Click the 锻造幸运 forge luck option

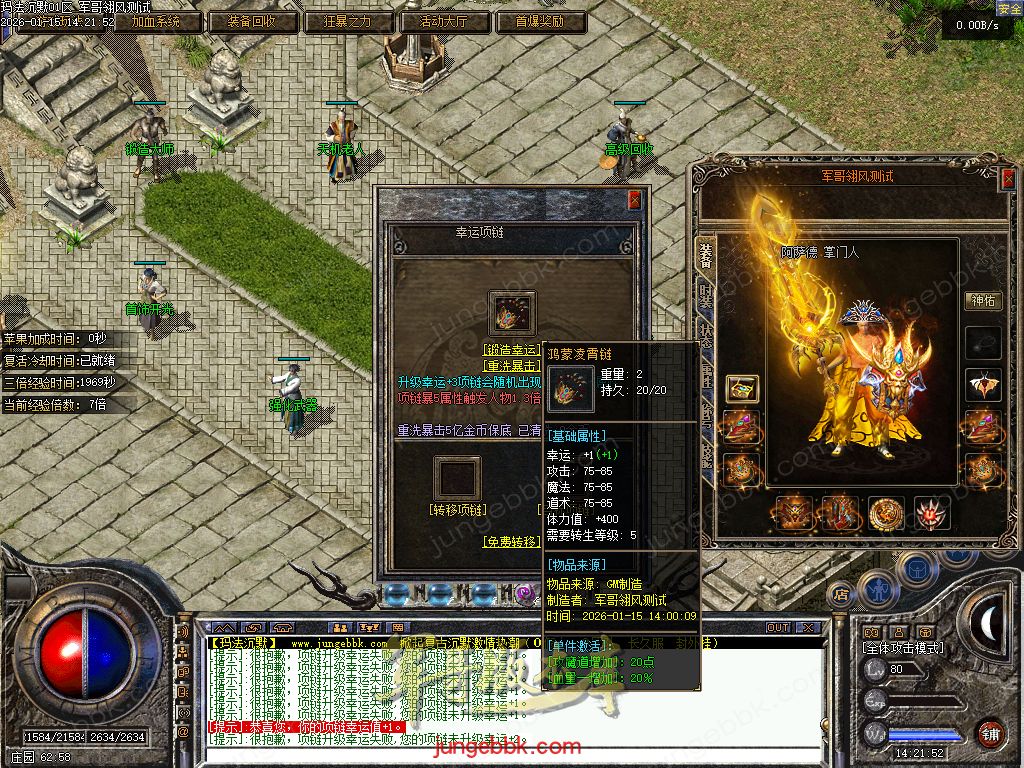click(x=512, y=350)
